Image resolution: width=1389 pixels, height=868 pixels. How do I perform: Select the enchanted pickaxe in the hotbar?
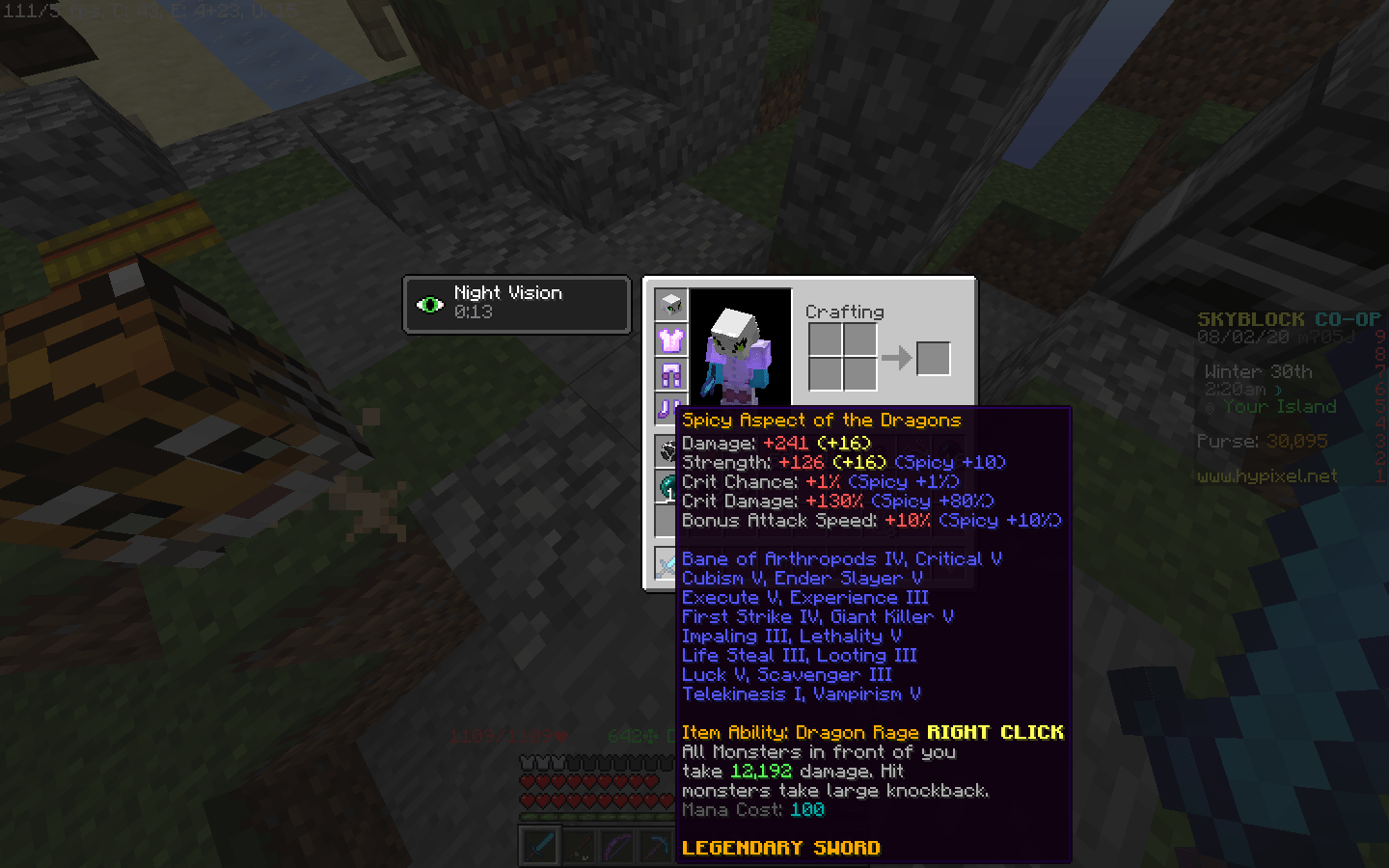point(656,846)
